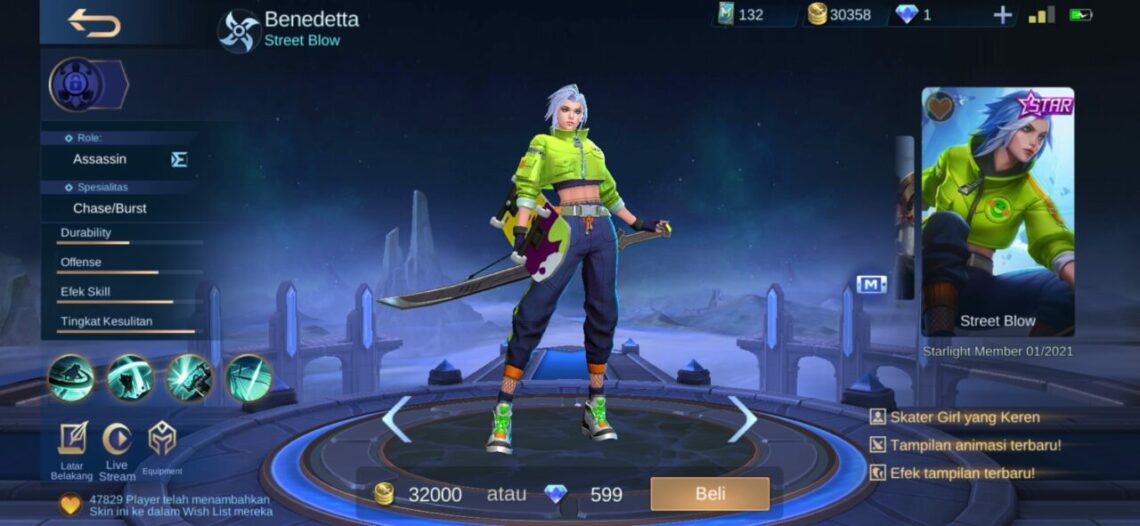Go back with the return arrow

point(94,22)
